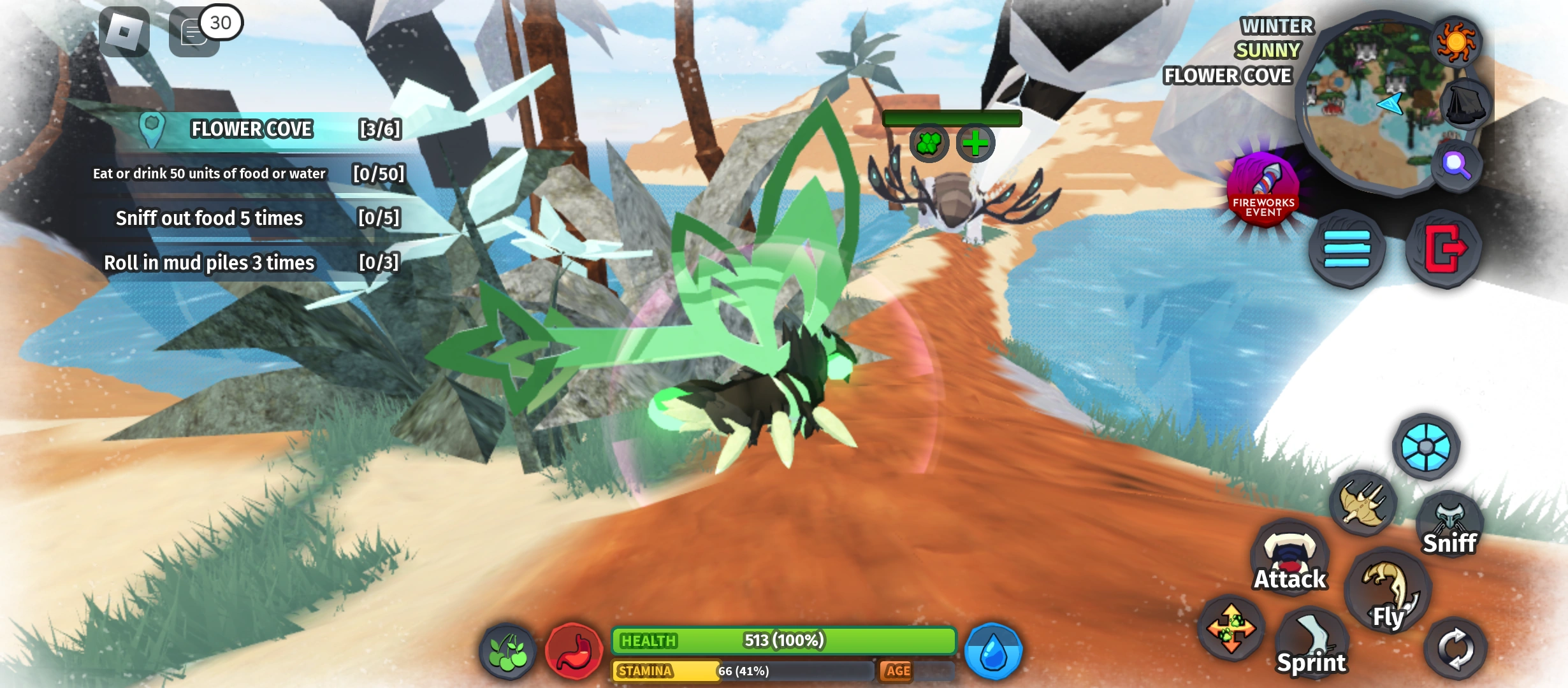Click the green plus above the deer creature
Viewport: 1568px width, 688px height.
click(975, 143)
